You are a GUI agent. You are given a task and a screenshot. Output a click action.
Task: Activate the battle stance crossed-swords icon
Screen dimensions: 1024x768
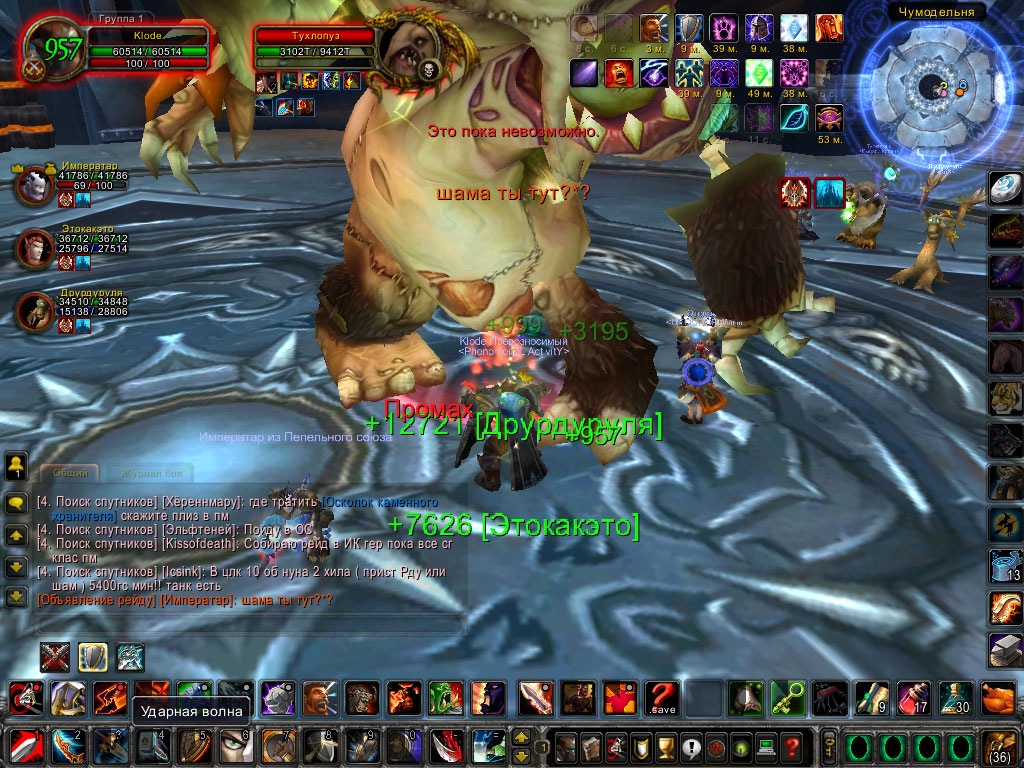coord(55,657)
